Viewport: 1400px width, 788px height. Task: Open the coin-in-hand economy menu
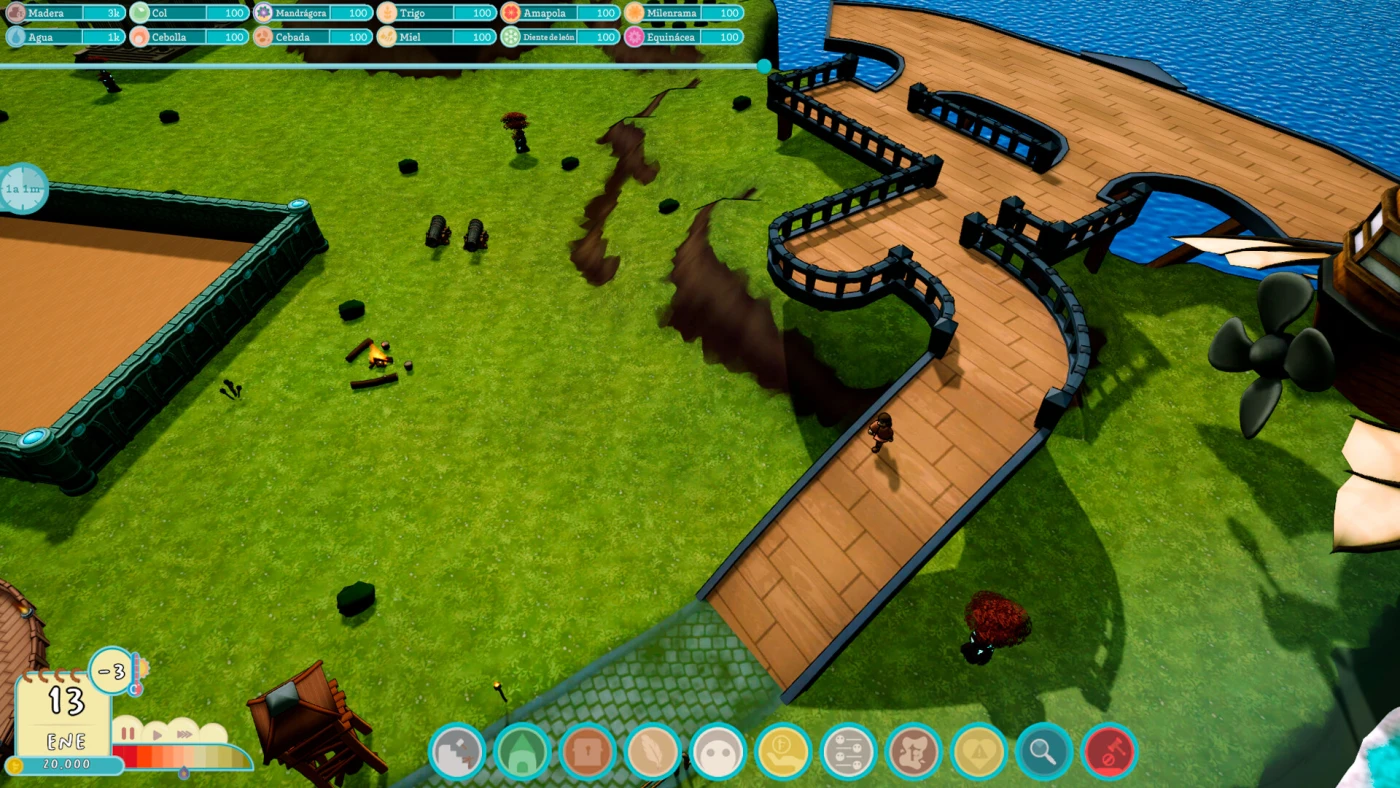[783, 751]
